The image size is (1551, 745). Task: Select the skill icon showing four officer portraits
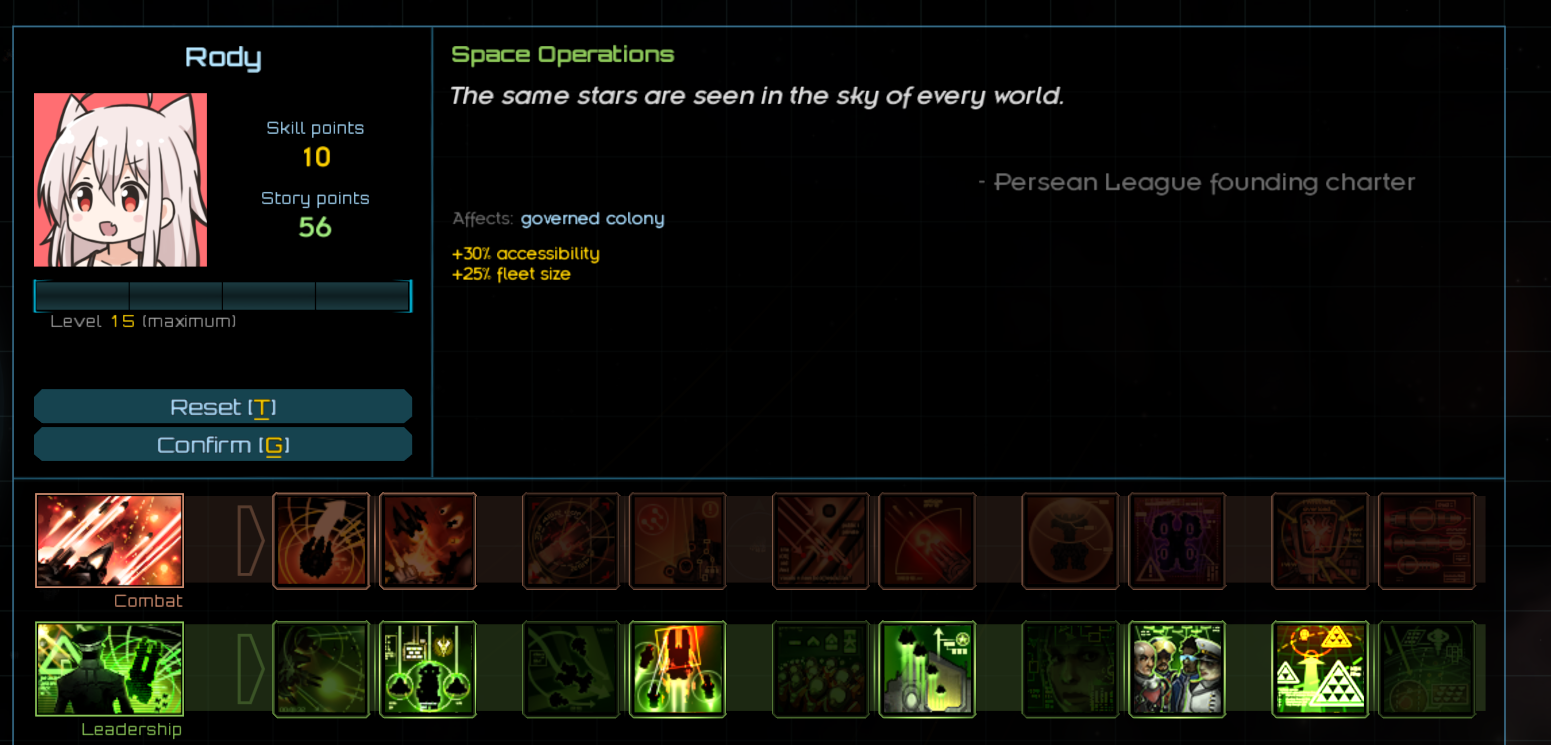(x=1177, y=669)
